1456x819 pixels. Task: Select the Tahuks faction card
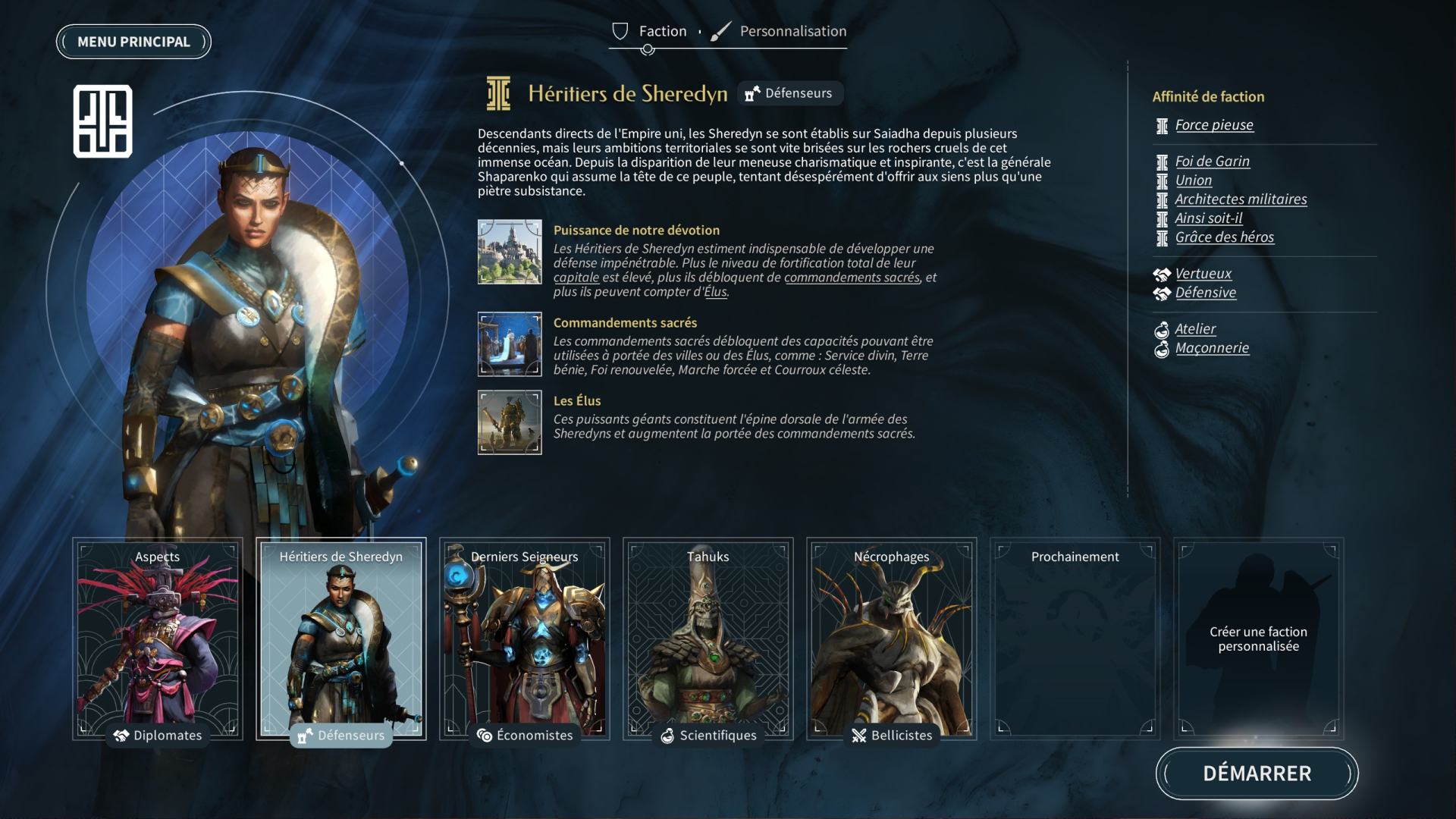tap(708, 639)
